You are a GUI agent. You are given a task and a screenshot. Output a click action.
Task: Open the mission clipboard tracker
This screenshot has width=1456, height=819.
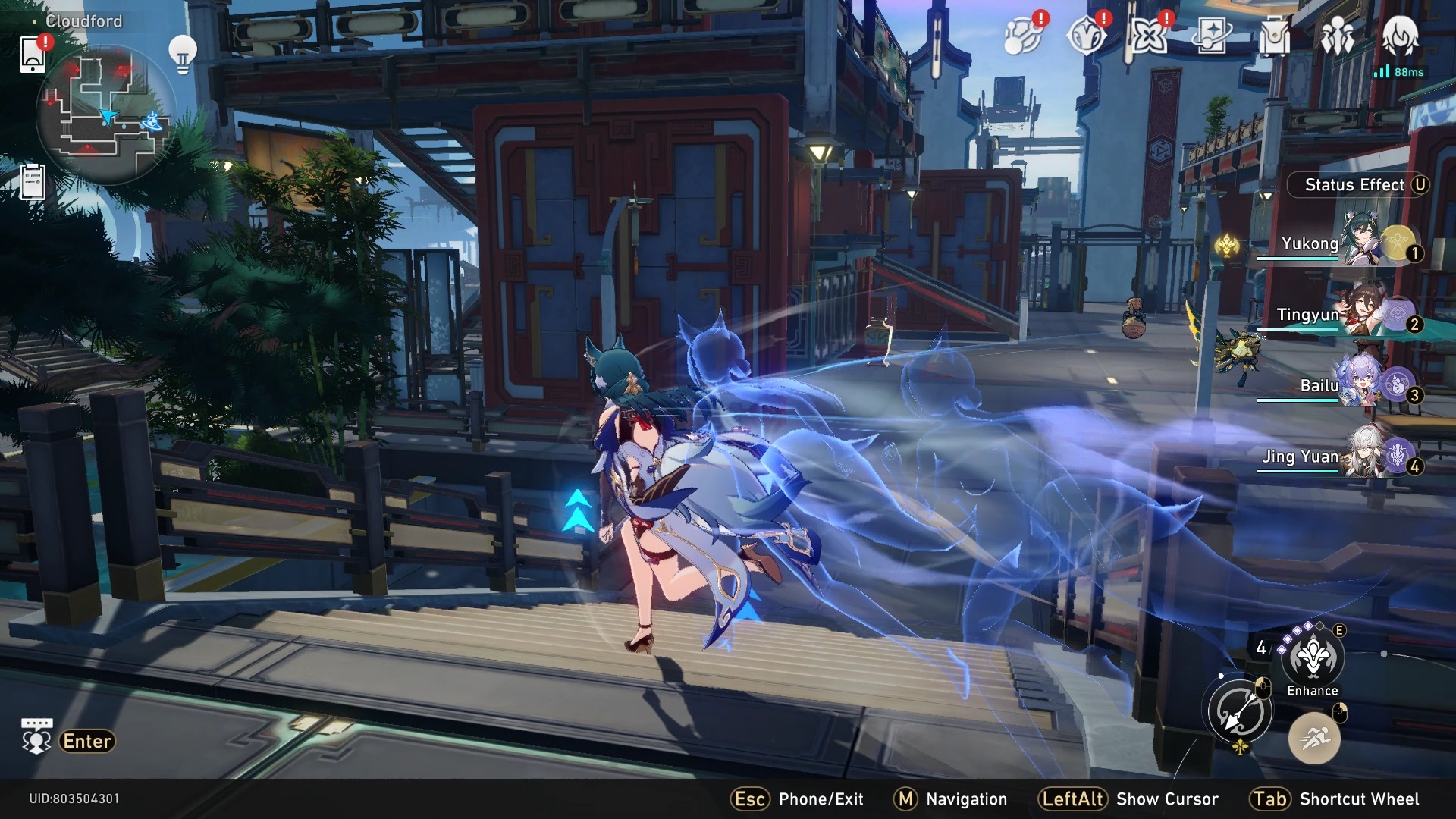point(33,182)
